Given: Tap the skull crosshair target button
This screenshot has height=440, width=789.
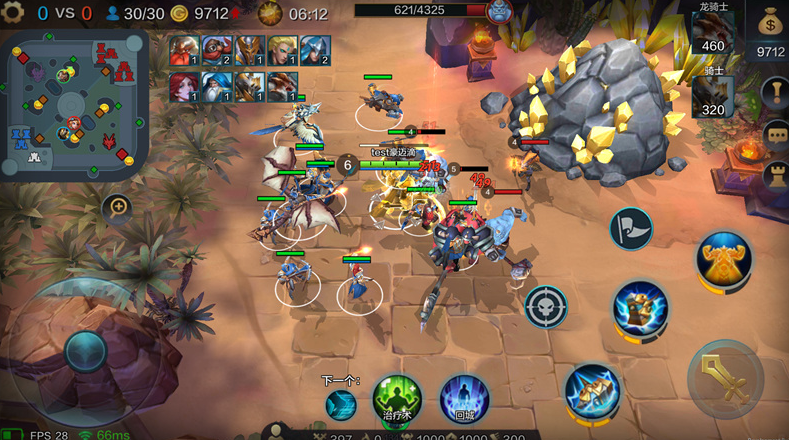Looking at the screenshot, I should [x=546, y=306].
